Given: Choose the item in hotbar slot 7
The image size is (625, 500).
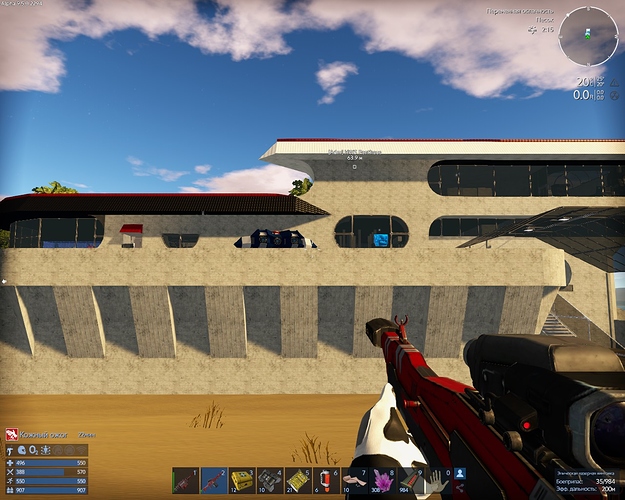Looking at the screenshot, I should pyautogui.click(x=354, y=481).
